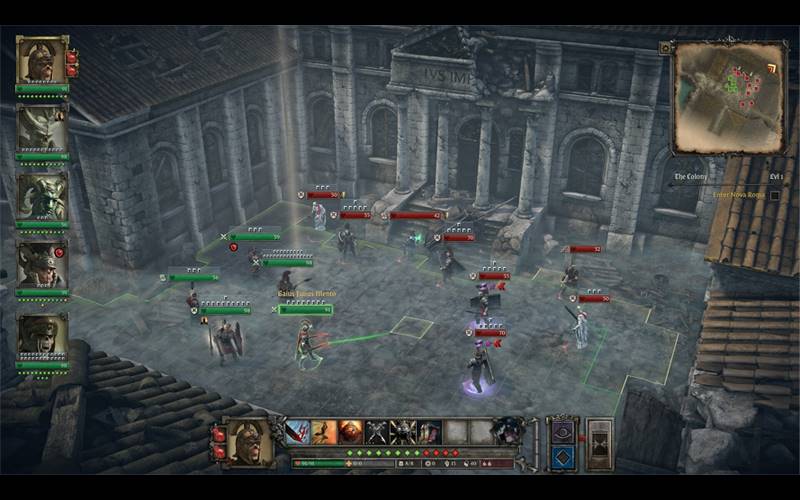This screenshot has height=500, width=800.
Task: Toggle the eye icon button
Action: [562, 430]
